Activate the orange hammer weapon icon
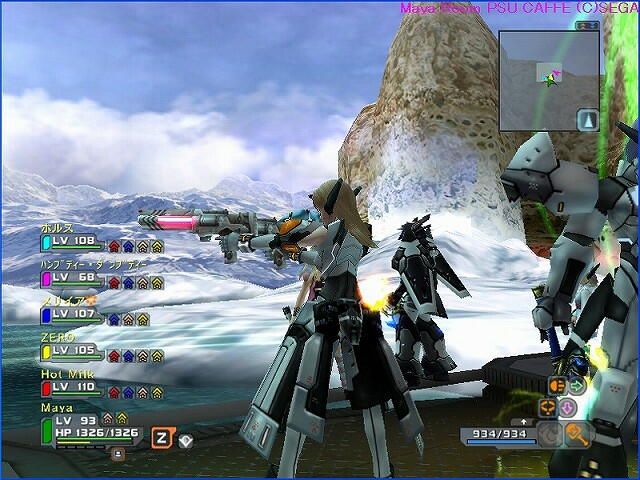 click(x=578, y=433)
